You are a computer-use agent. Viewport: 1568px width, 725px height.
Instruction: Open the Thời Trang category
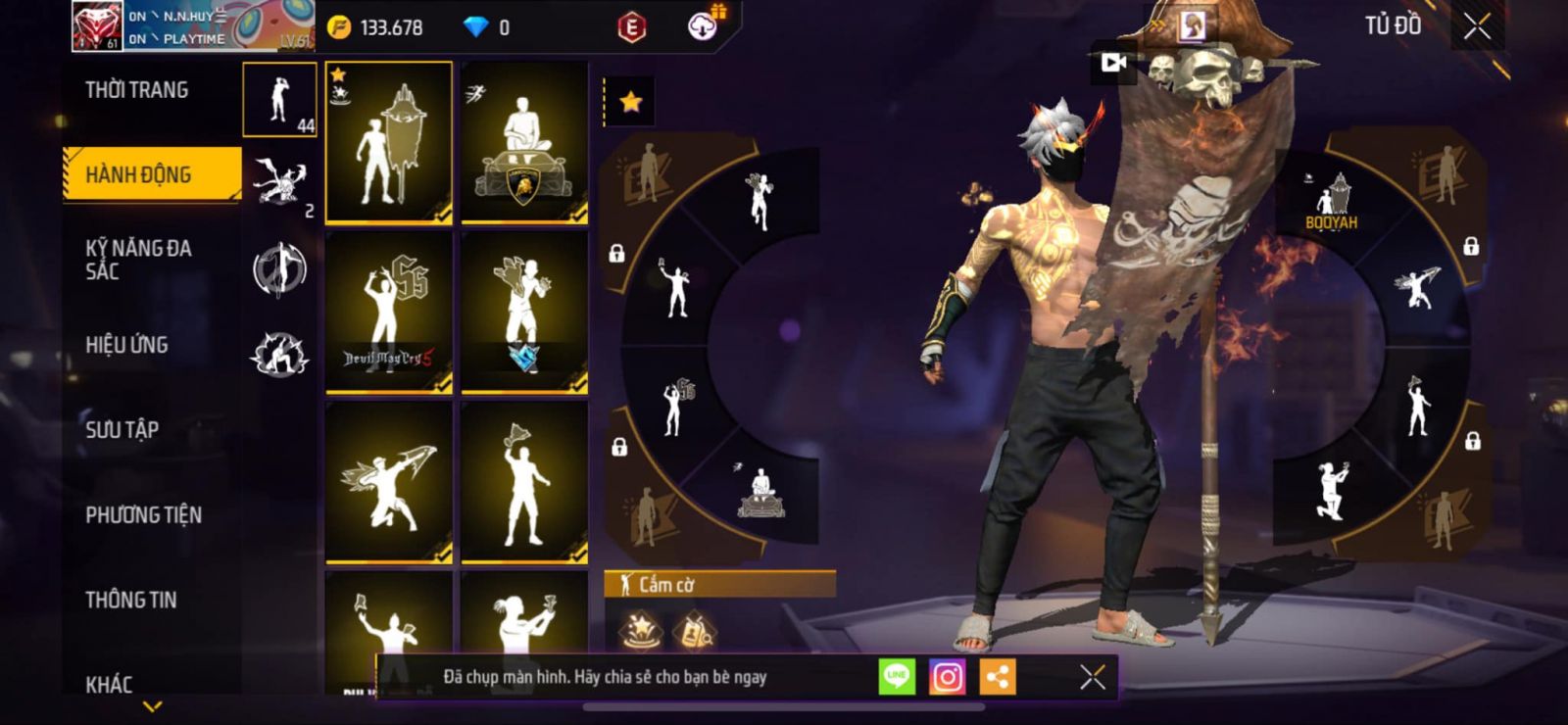[137, 90]
